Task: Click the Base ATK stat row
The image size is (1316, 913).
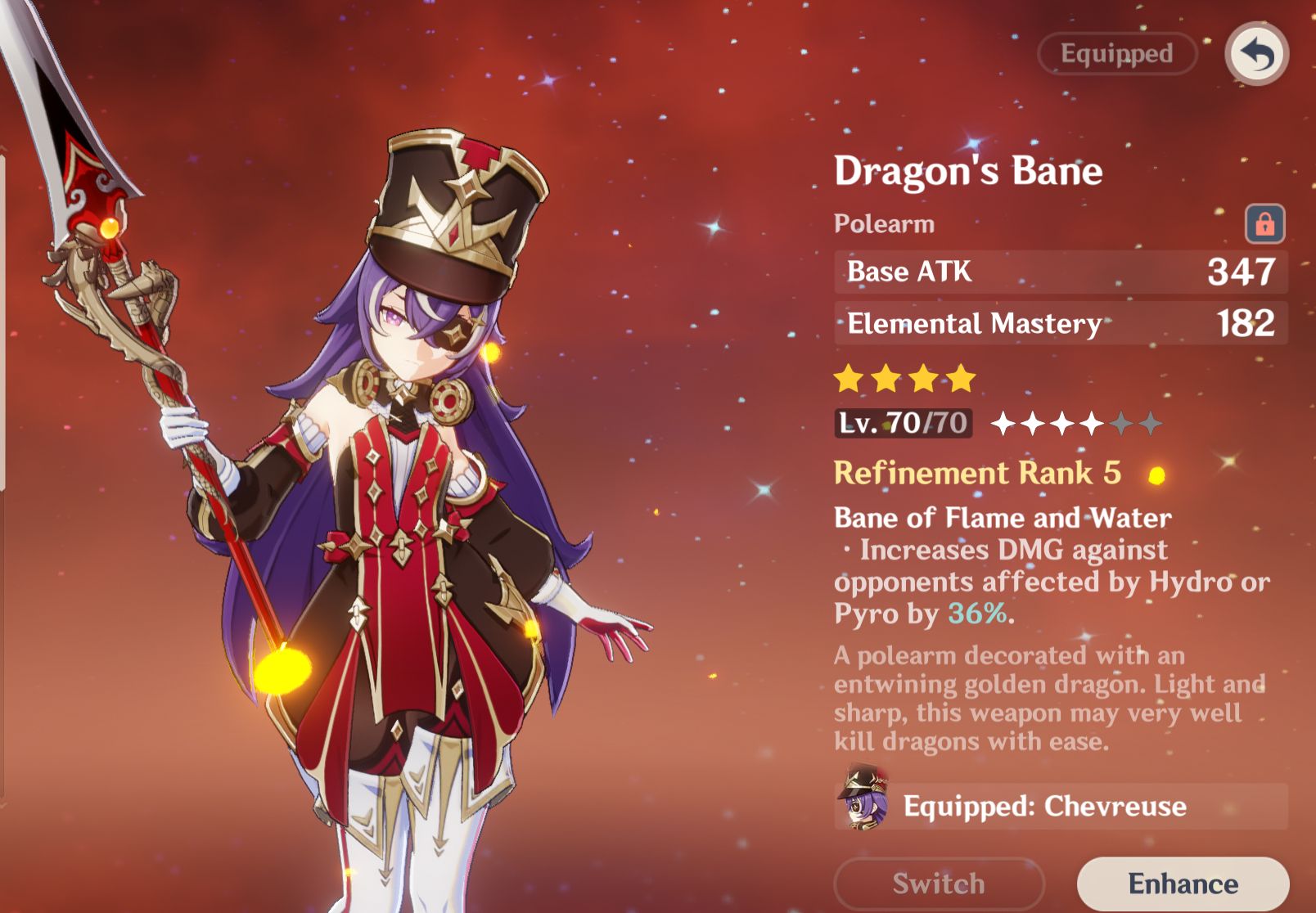Action: [1061, 272]
